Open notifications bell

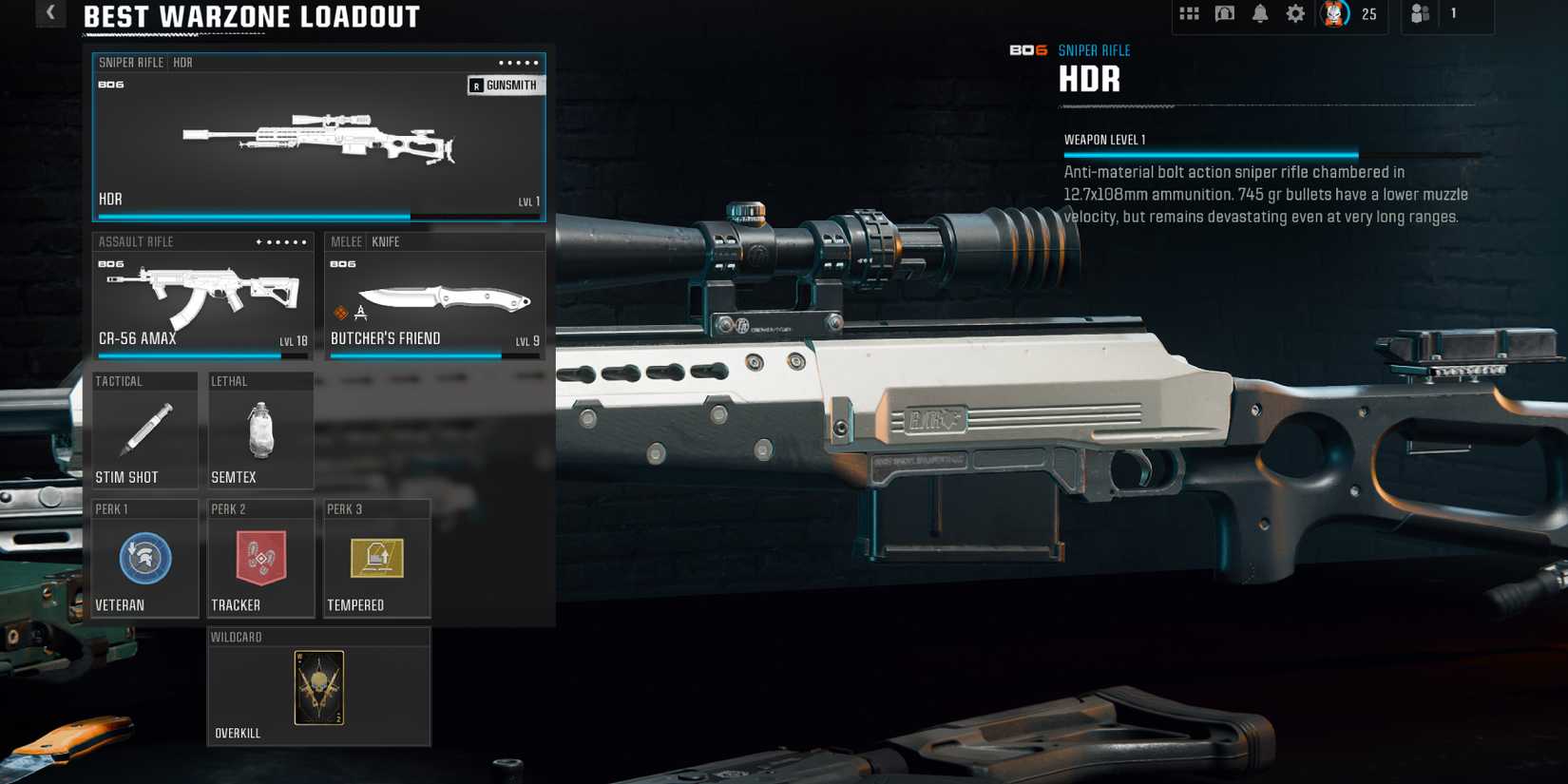point(1260,13)
